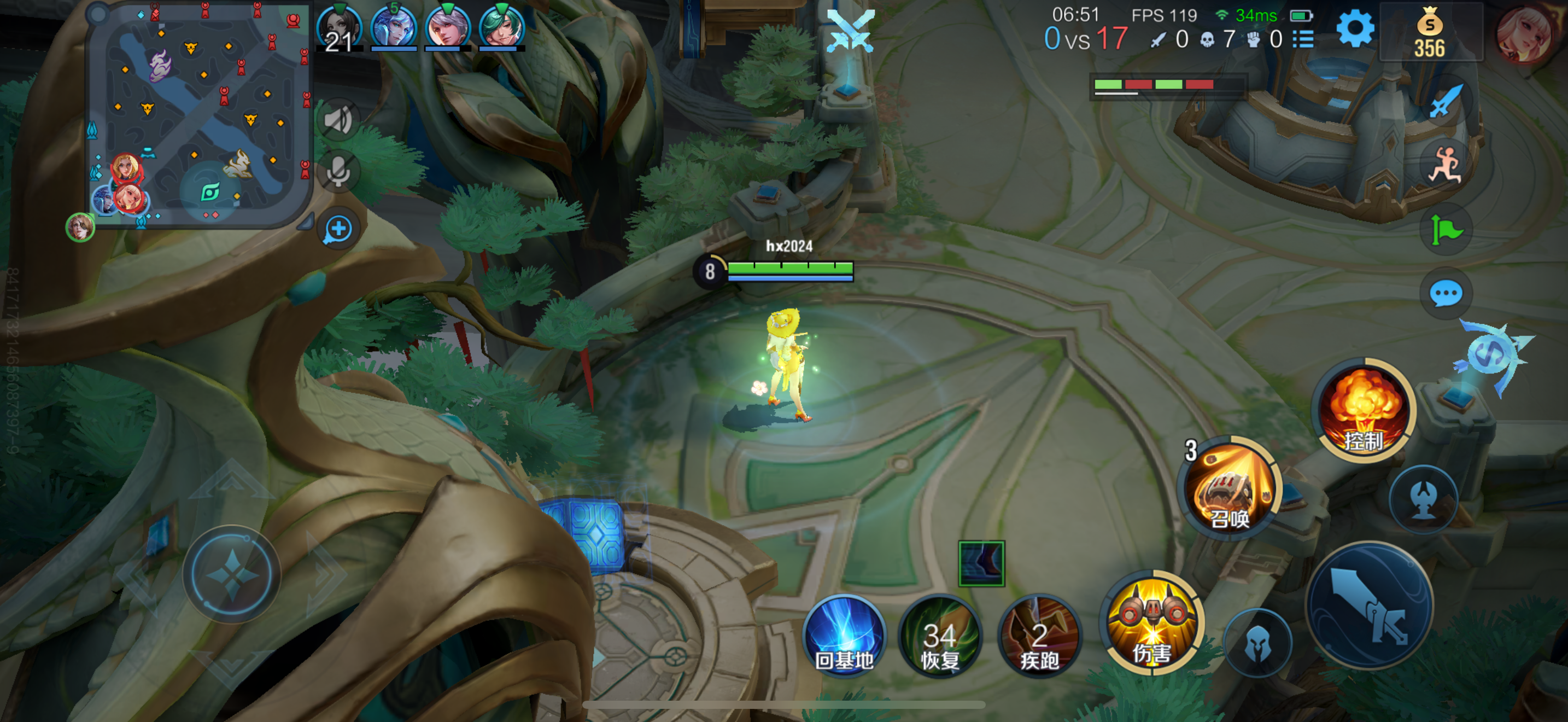The image size is (1568, 722).
Task: Send the attack signal with blue sword
Action: pos(1445,101)
